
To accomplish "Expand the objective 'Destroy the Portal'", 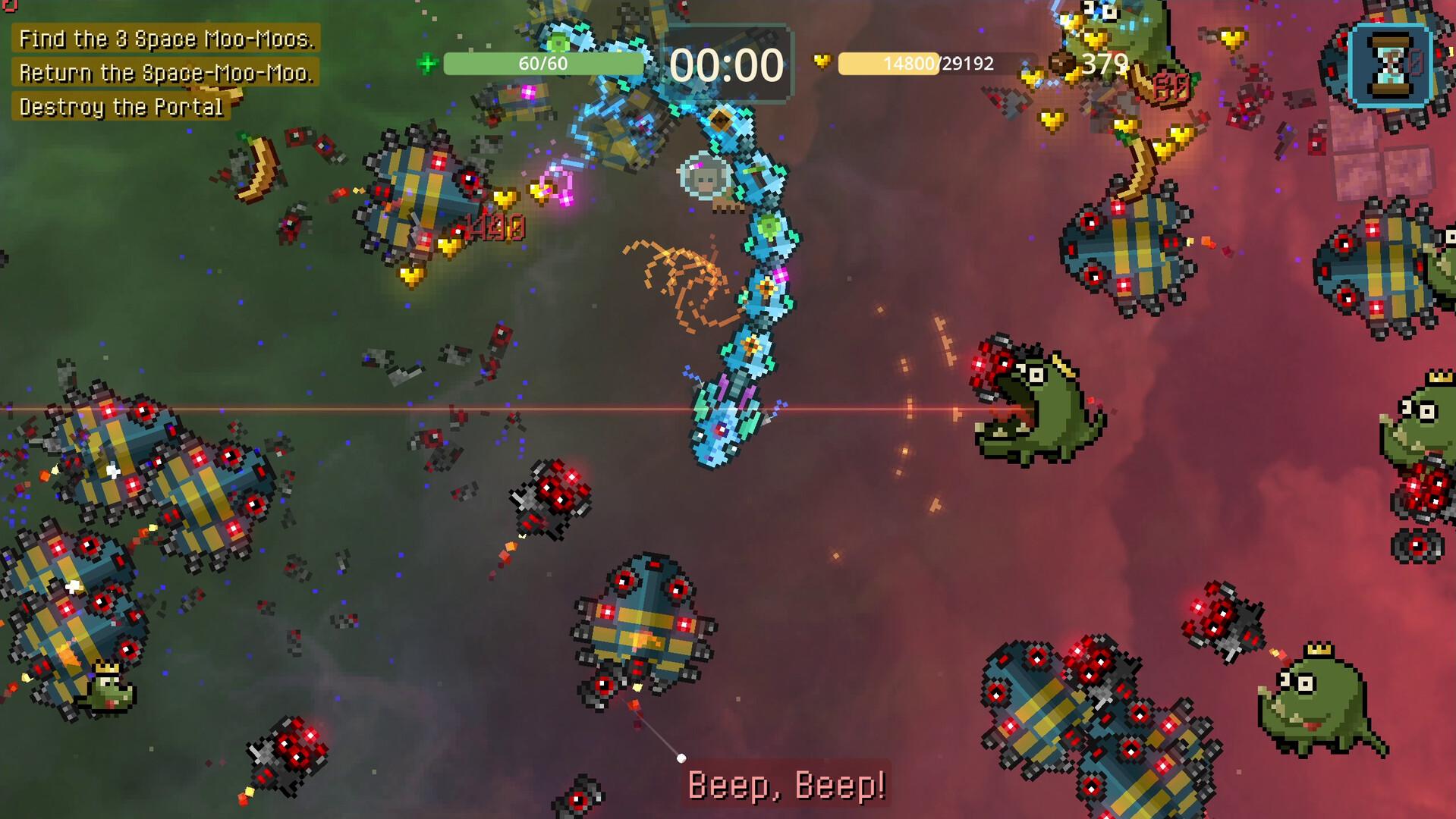I will point(121,108).
